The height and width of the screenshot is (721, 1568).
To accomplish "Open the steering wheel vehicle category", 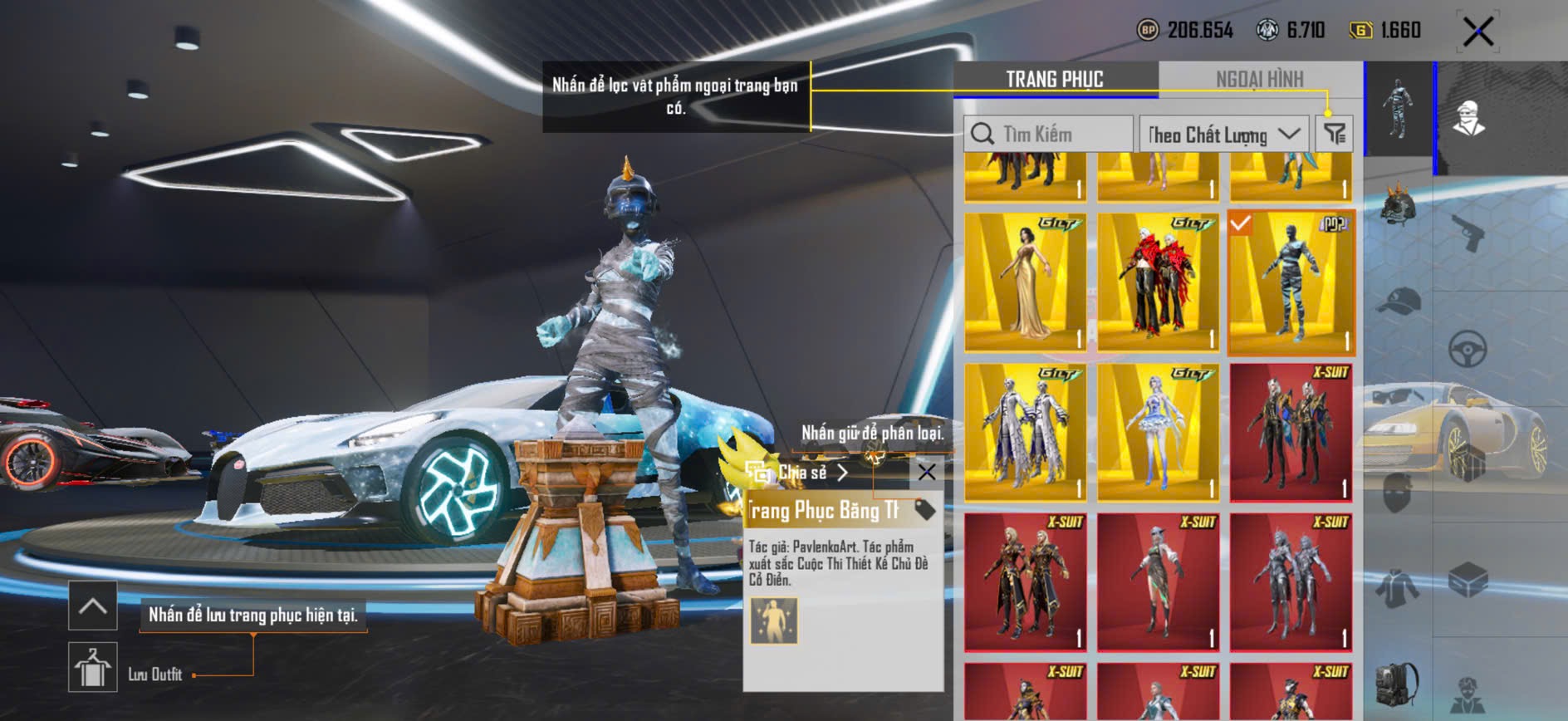I will click(1468, 349).
